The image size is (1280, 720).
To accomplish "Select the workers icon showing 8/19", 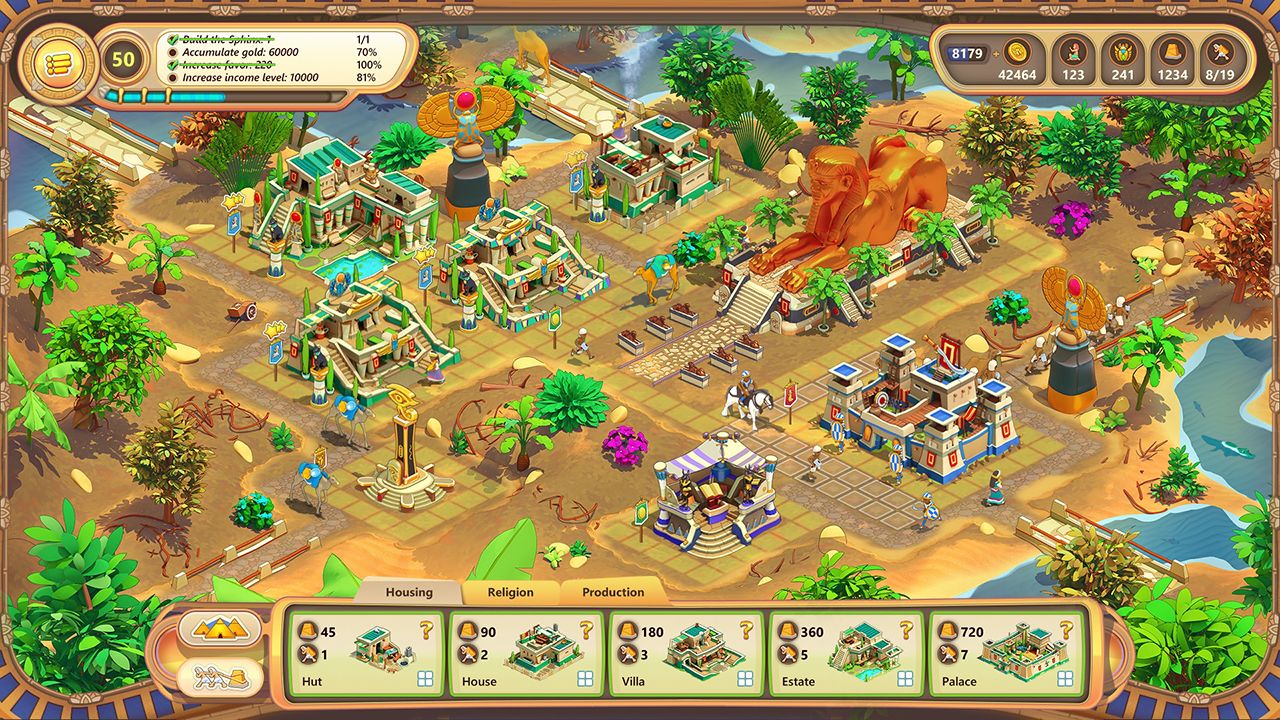I will (x=1222, y=52).
